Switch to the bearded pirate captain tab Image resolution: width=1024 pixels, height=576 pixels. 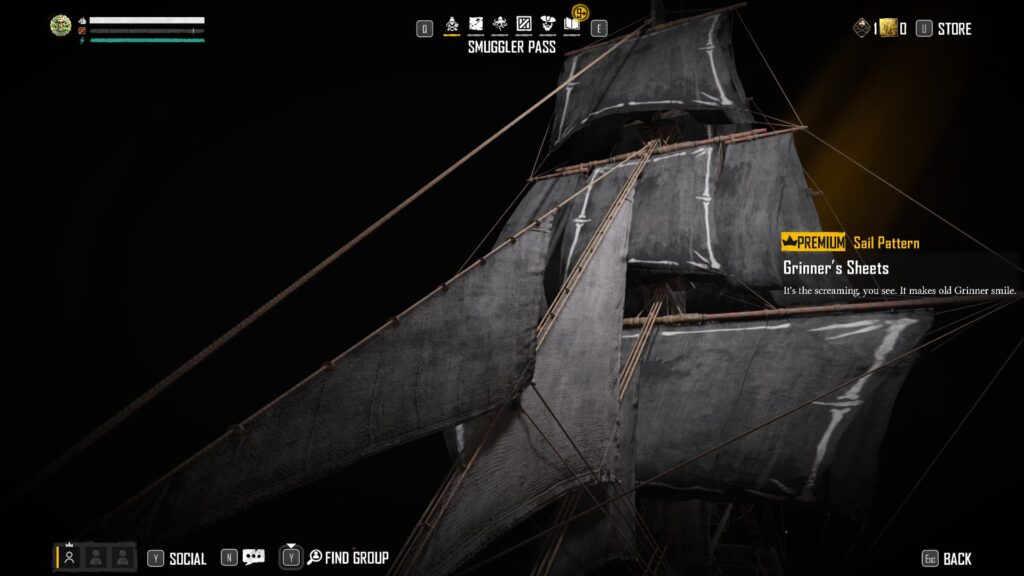click(548, 23)
